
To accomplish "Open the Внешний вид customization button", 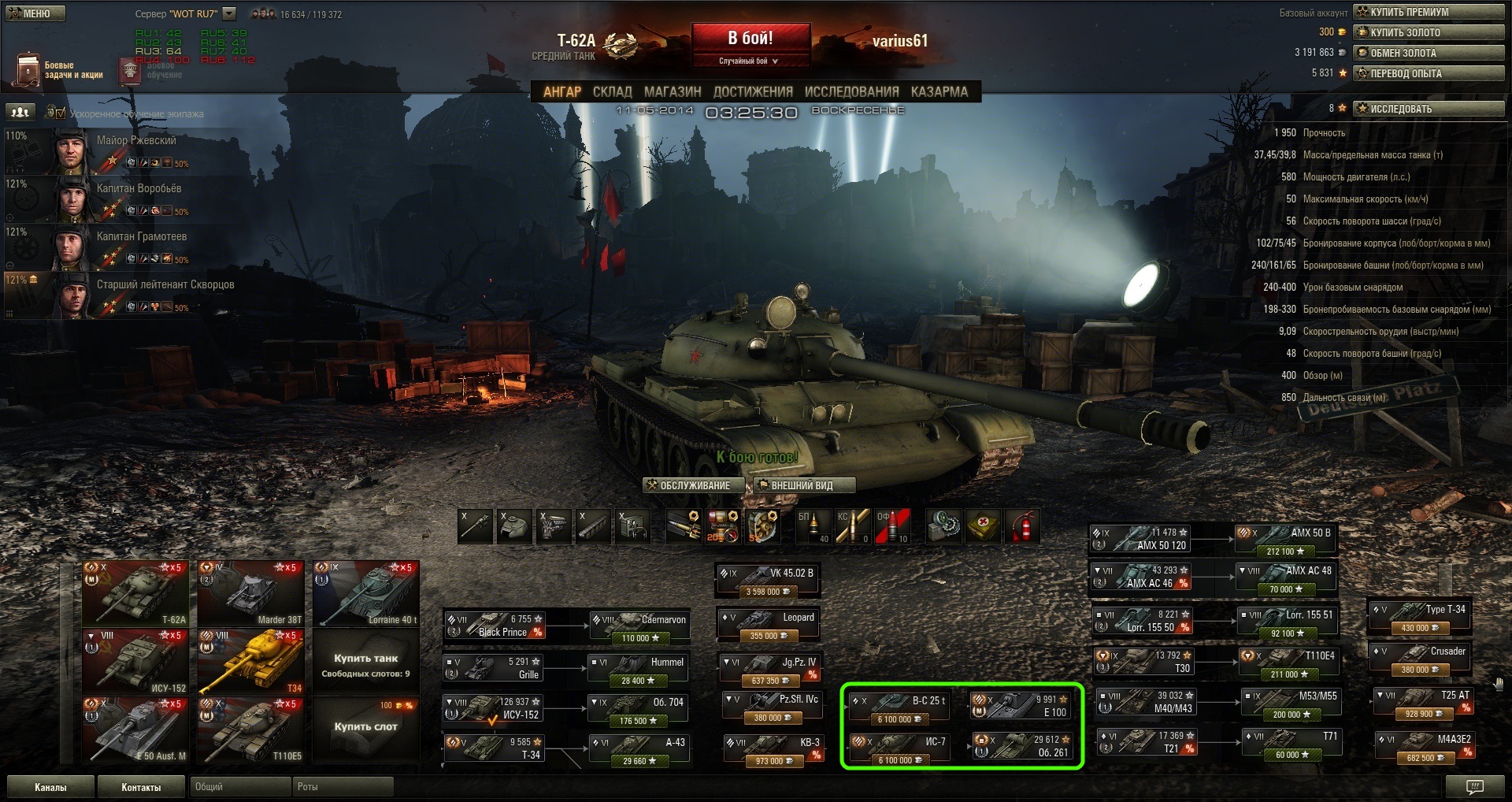I will pyautogui.click(x=803, y=485).
